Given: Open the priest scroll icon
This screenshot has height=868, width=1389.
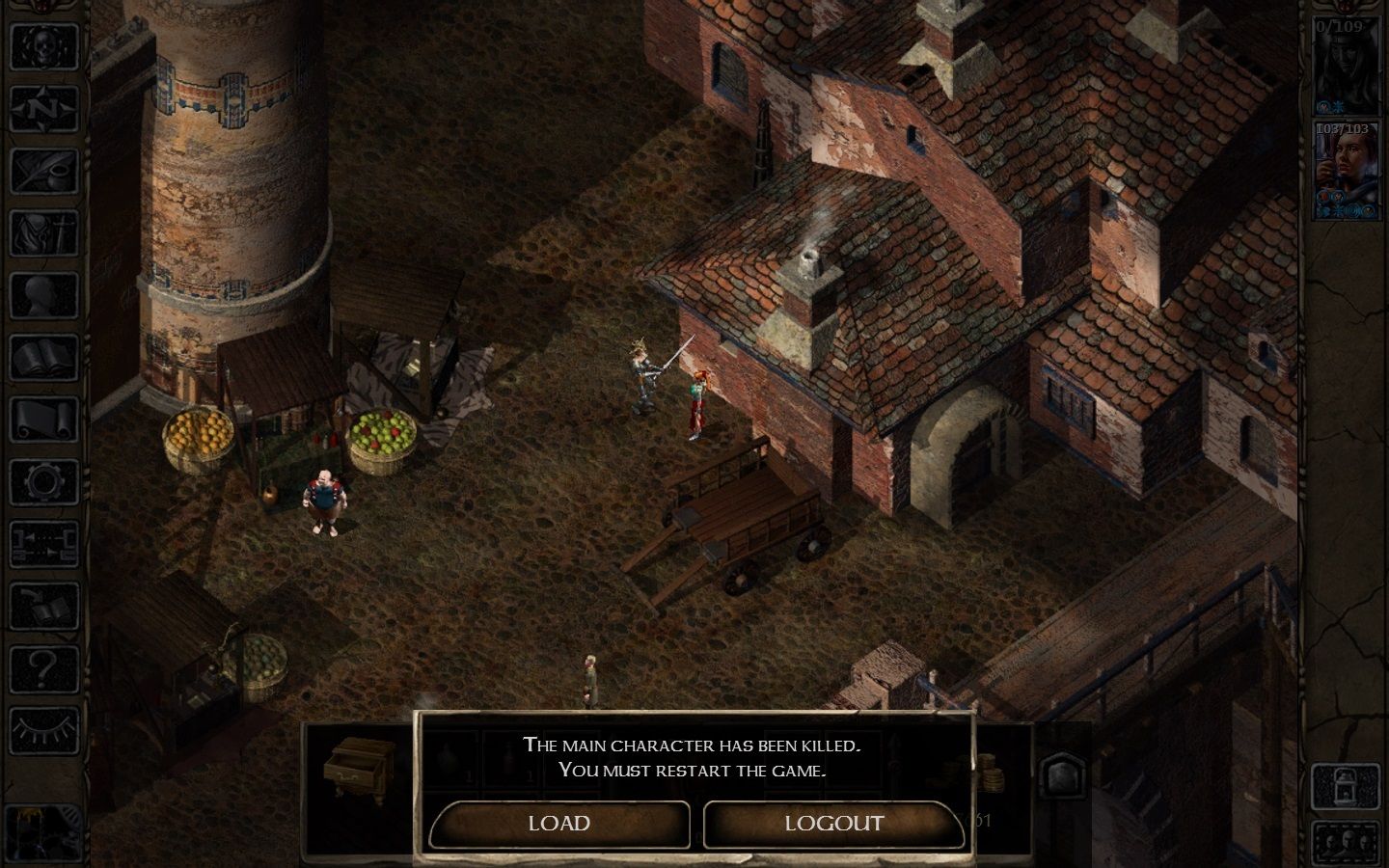Looking at the screenshot, I should [43, 421].
